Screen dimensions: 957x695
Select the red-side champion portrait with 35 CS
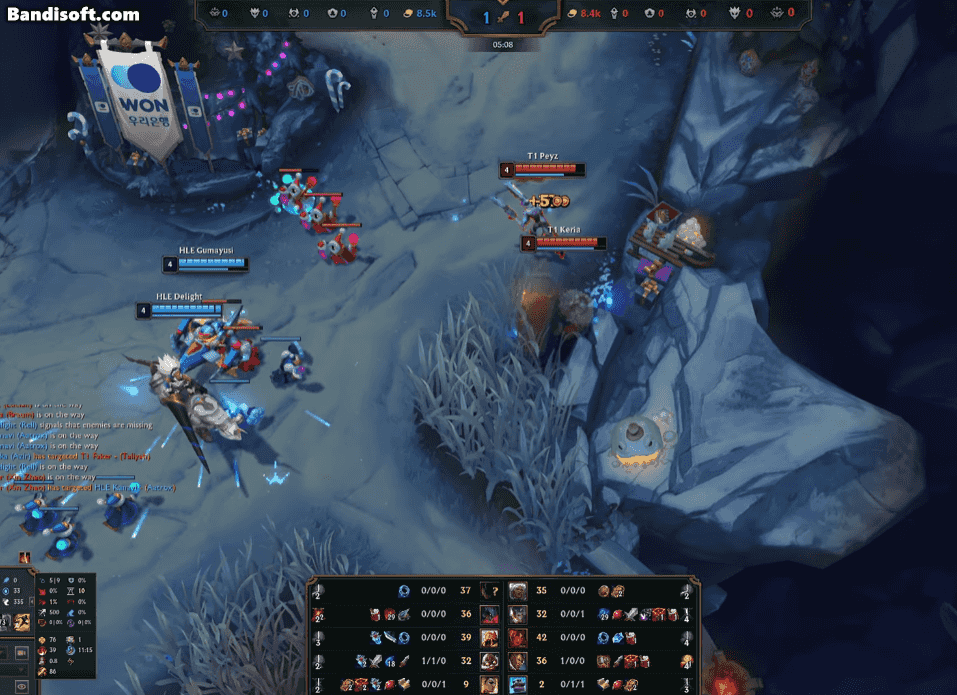click(518, 591)
